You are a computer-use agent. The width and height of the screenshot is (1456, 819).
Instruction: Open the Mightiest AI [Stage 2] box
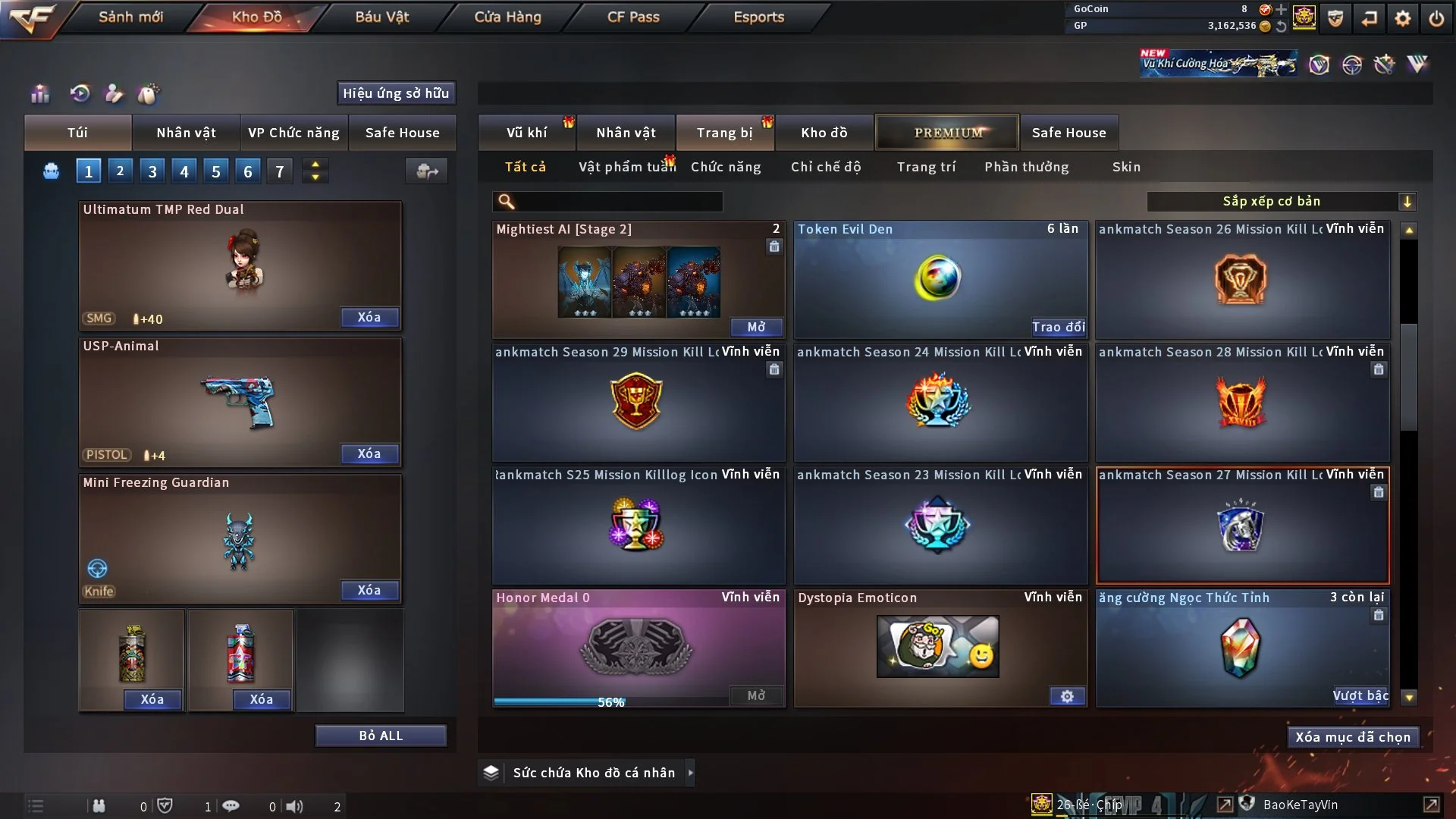coord(756,327)
